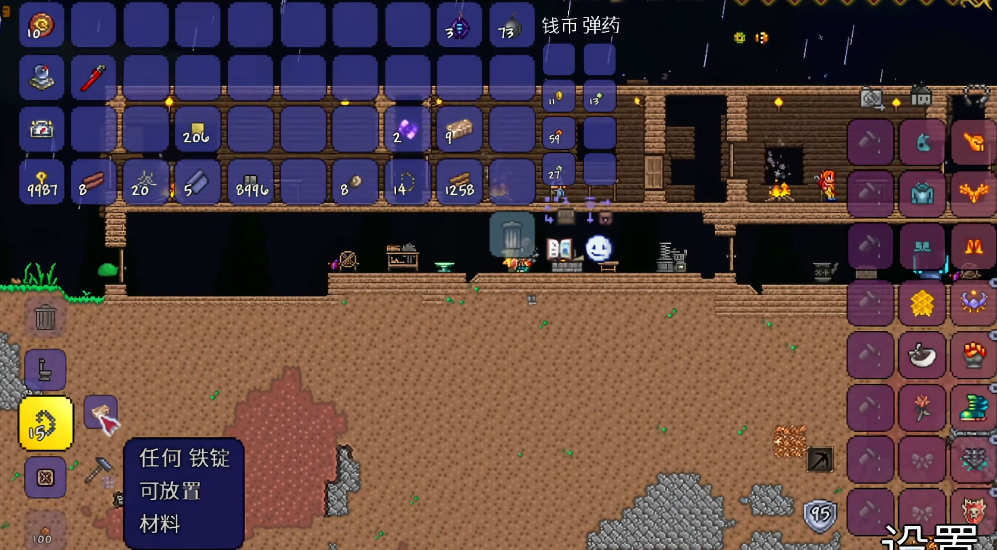Select the magic conch slot with 10
The height and width of the screenshot is (550, 997).
point(42,25)
